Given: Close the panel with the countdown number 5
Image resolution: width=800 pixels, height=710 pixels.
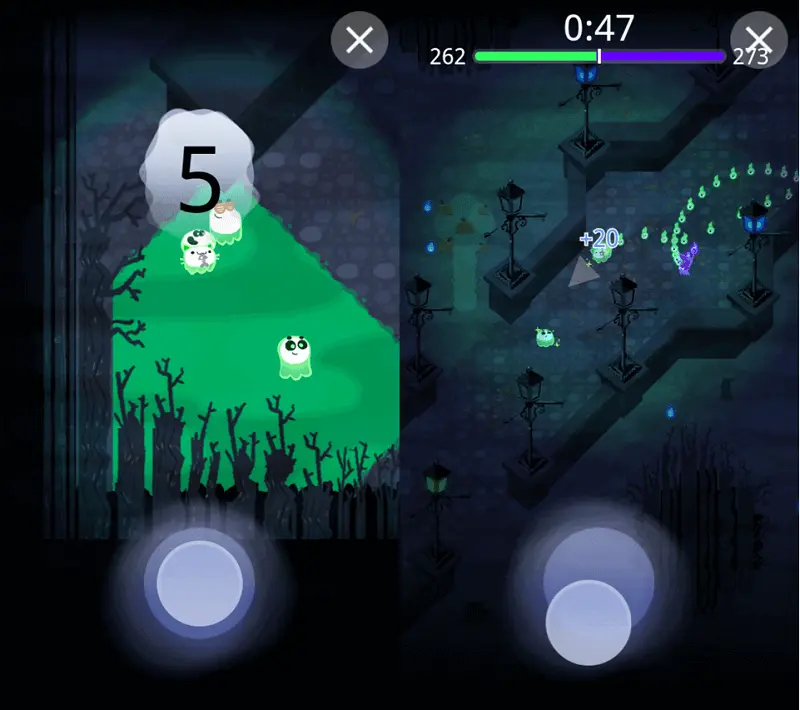Looking at the screenshot, I should click(x=359, y=40).
